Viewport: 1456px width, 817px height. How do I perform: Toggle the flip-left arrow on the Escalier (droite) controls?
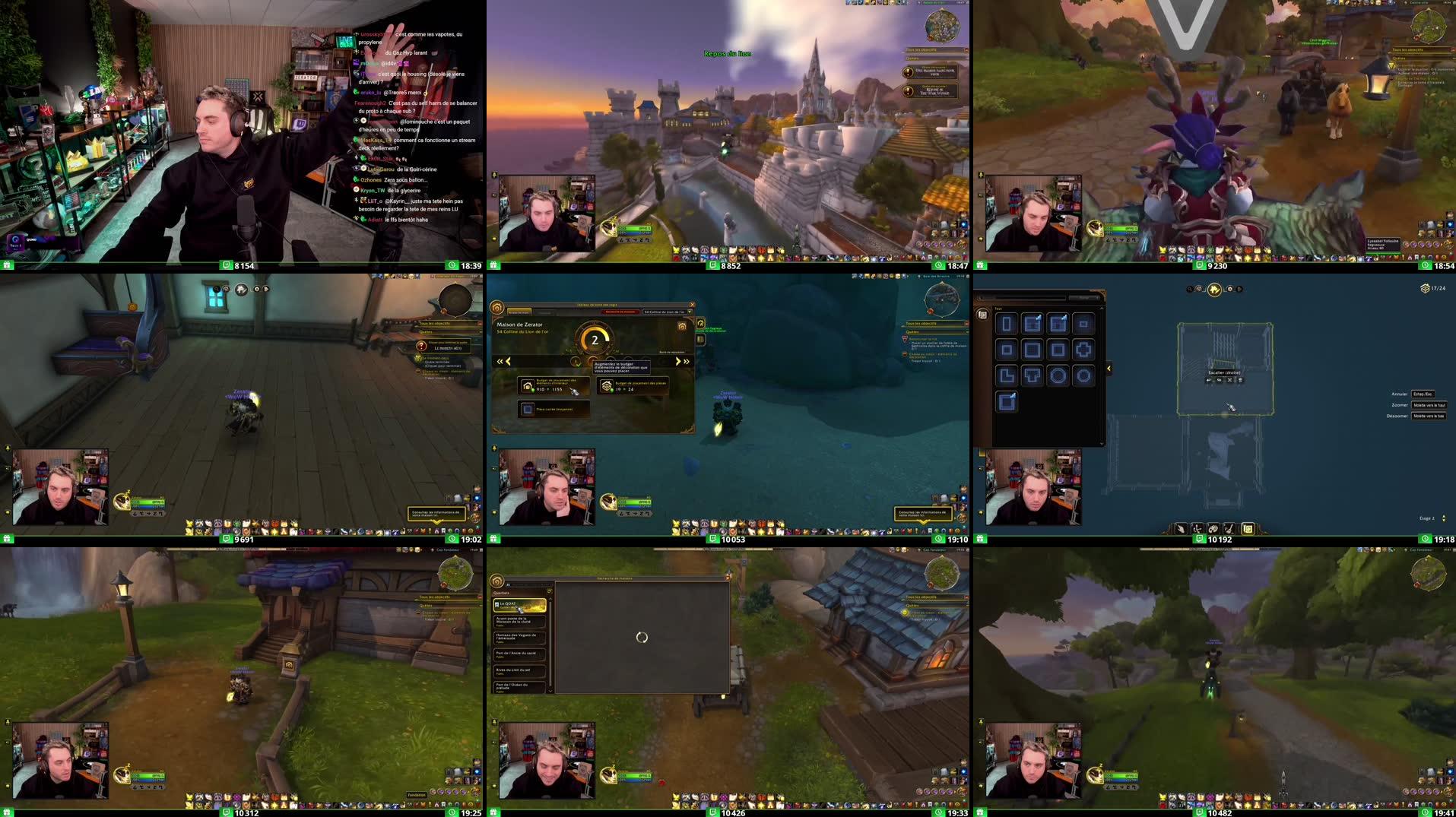(1208, 380)
